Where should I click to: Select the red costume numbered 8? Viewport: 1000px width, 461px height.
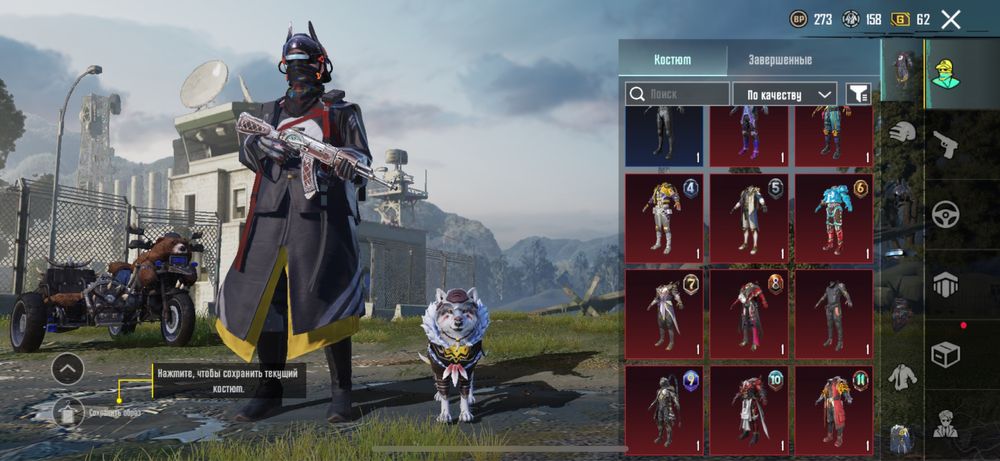coord(749,311)
